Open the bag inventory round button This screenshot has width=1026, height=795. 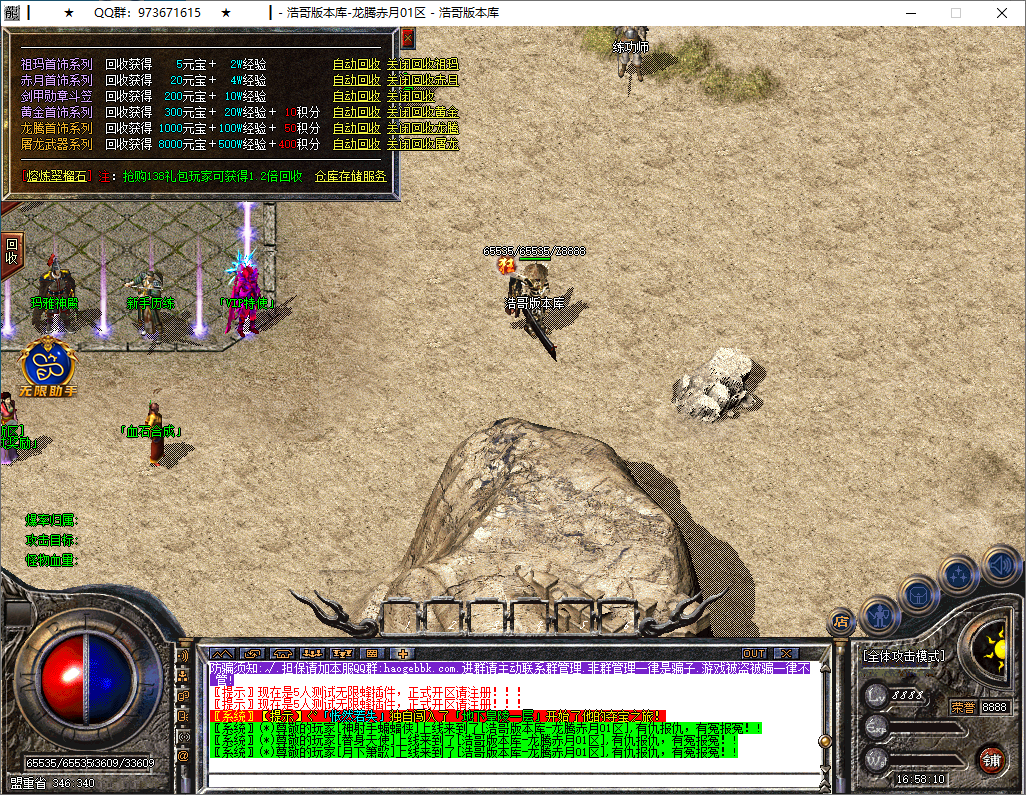pos(918,594)
